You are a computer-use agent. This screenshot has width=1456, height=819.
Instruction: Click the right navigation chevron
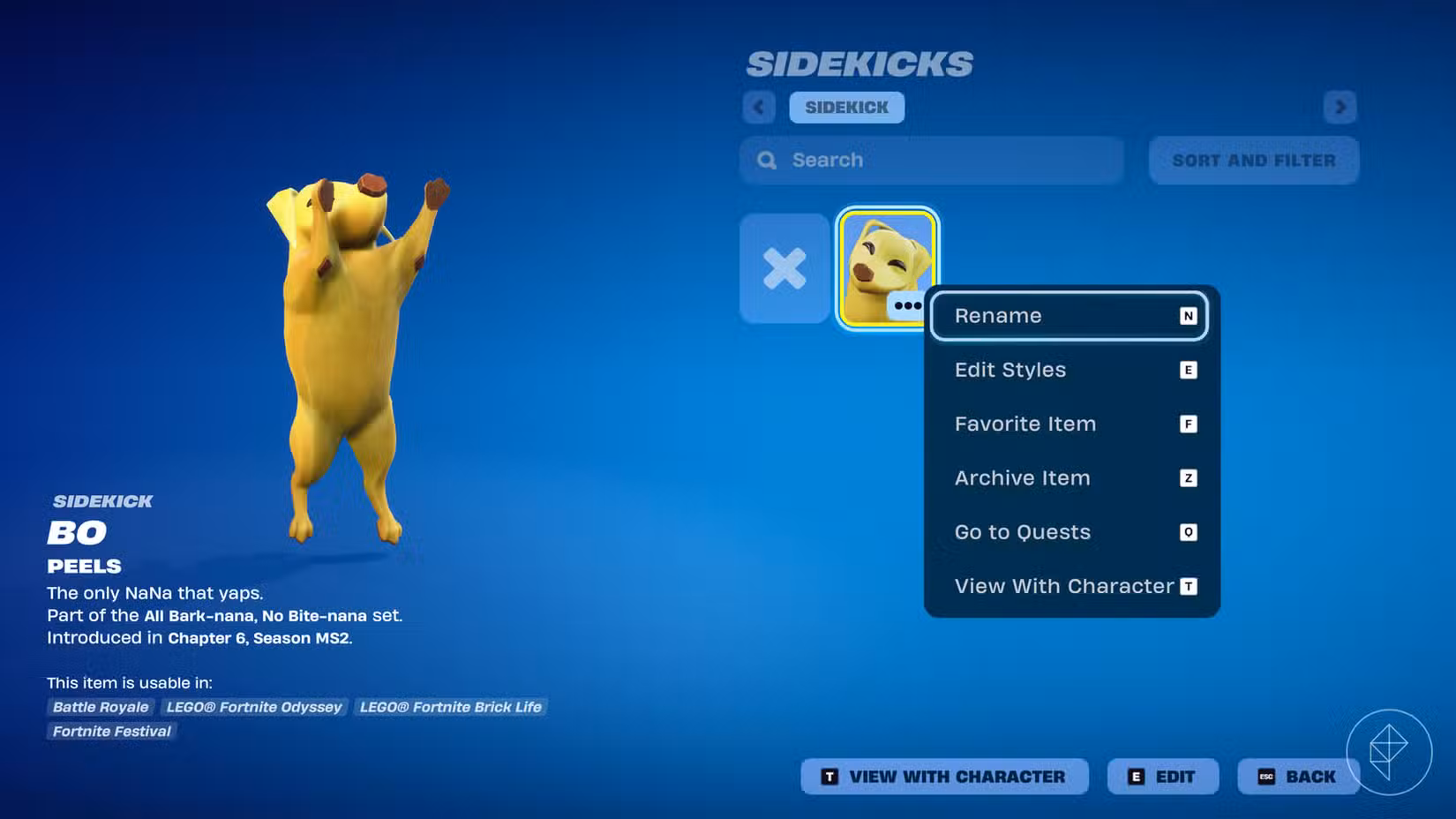(x=1340, y=107)
